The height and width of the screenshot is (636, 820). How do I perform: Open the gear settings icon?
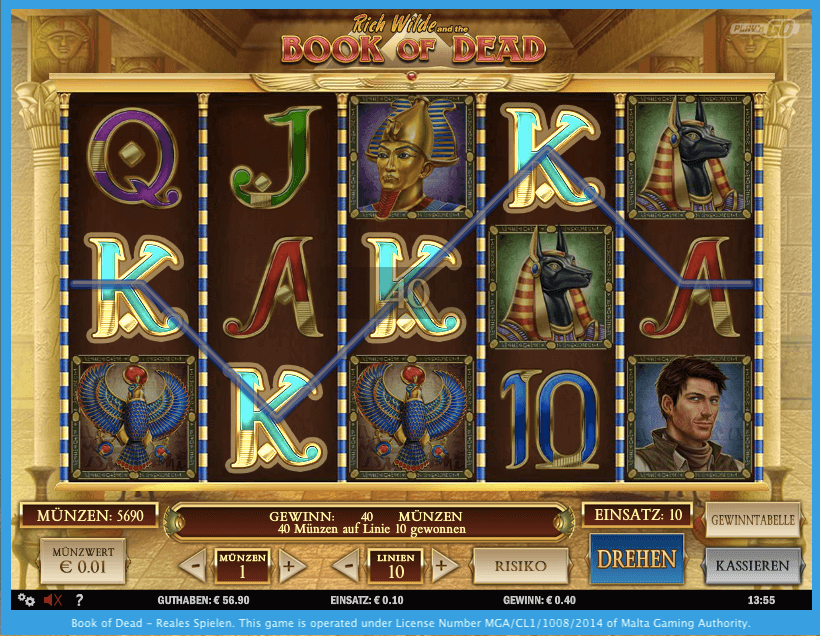tap(27, 600)
